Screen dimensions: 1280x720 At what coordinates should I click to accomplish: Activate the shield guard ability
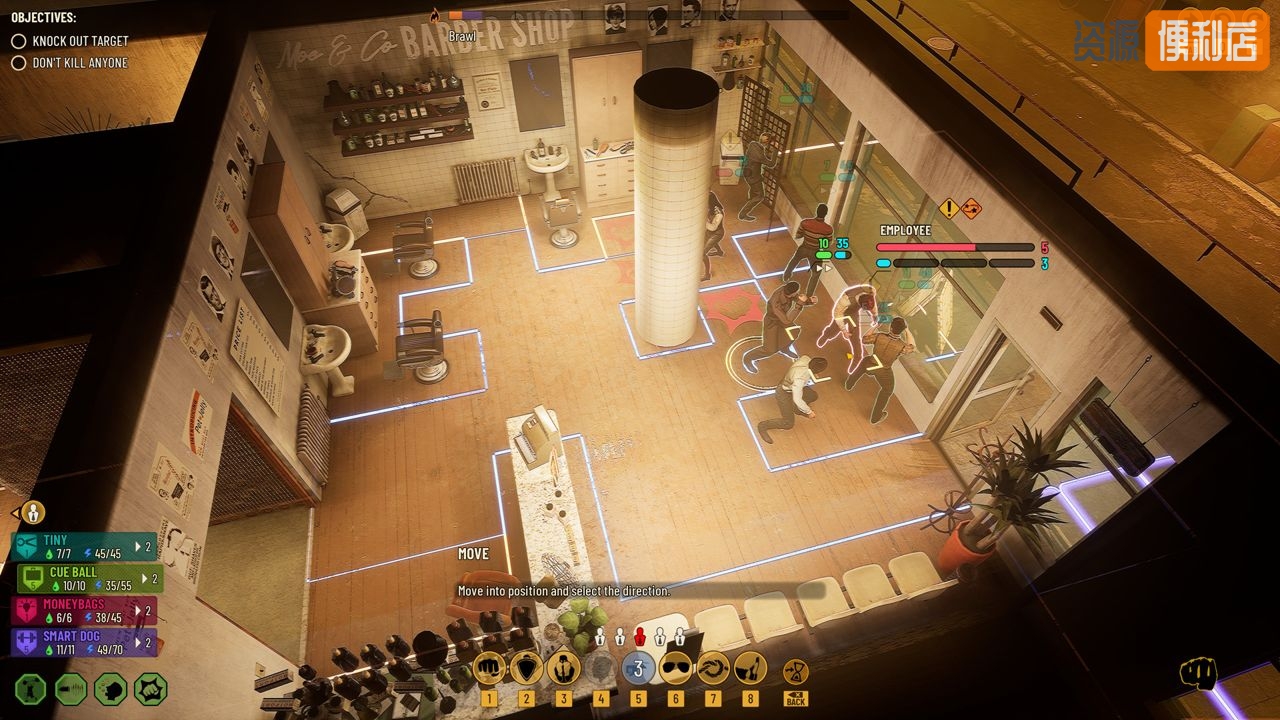tap(526, 668)
